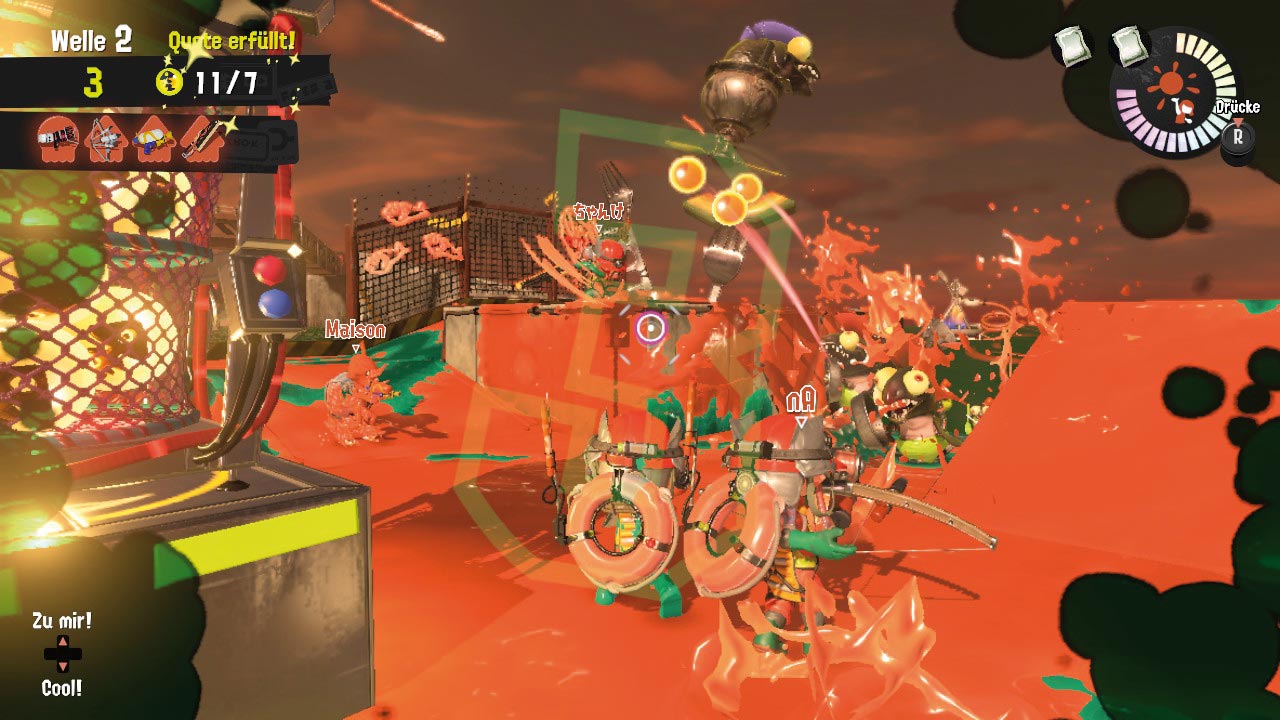Viewport: 1280px width, 720px height.
Task: Choose the white roller weapon icon
Action: tap(58, 140)
